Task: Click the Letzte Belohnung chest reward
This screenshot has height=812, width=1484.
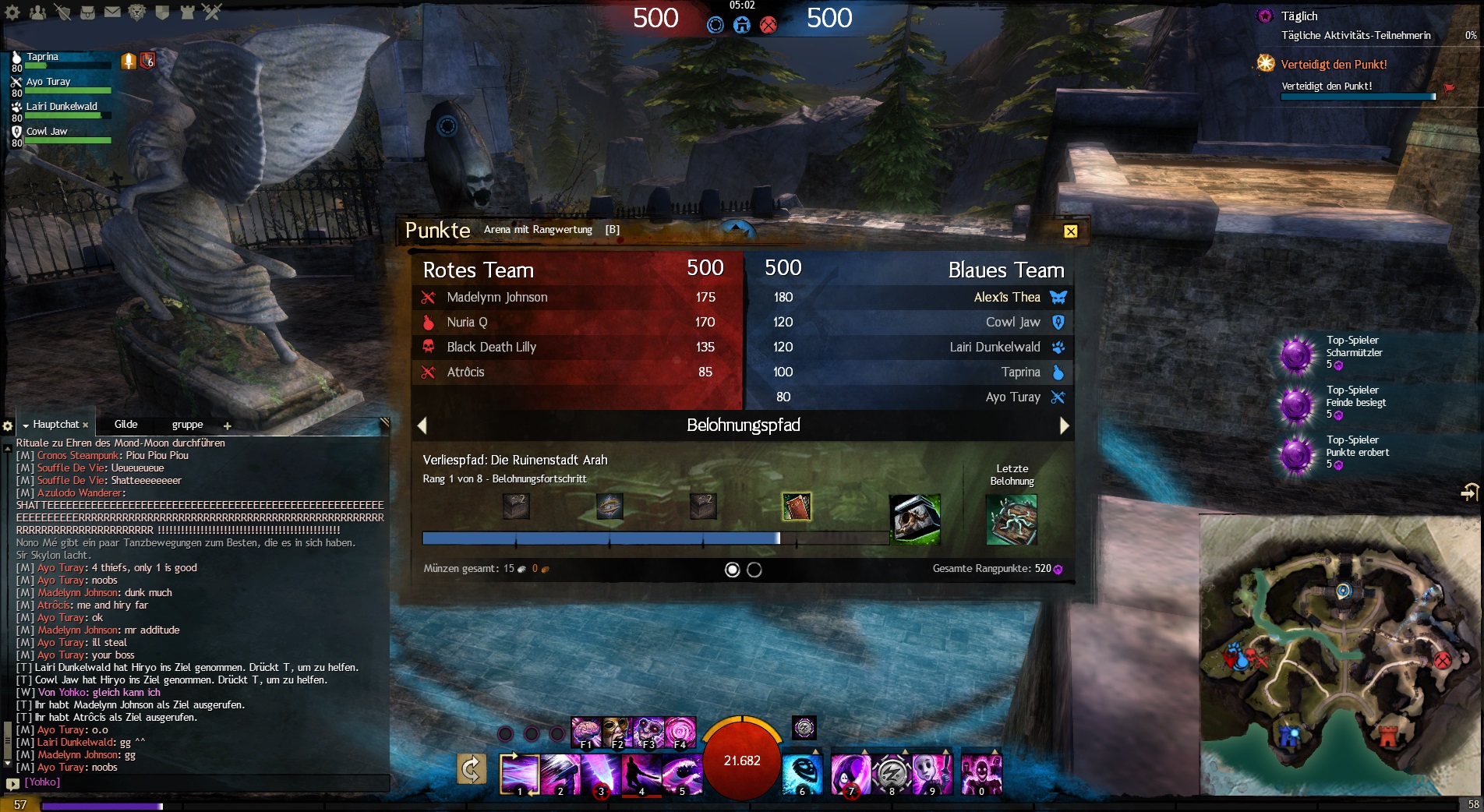Action: click(x=1012, y=520)
